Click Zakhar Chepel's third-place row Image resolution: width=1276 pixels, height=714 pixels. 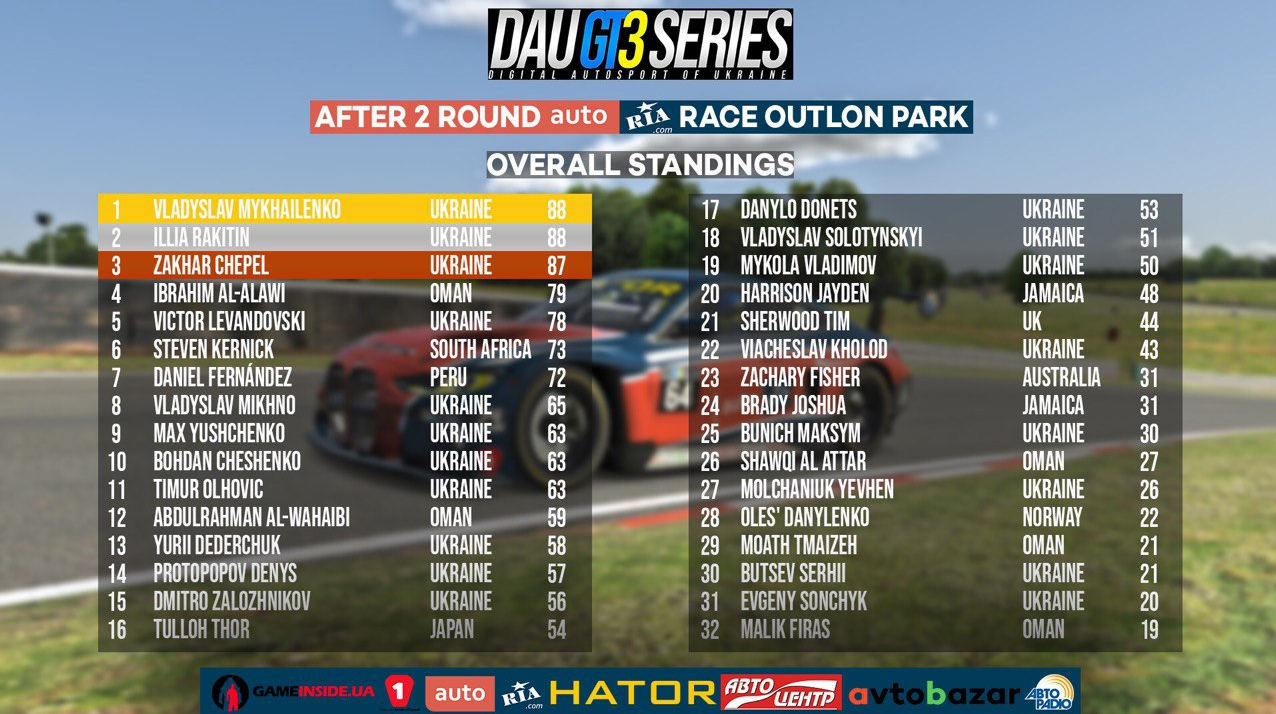tap(344, 265)
